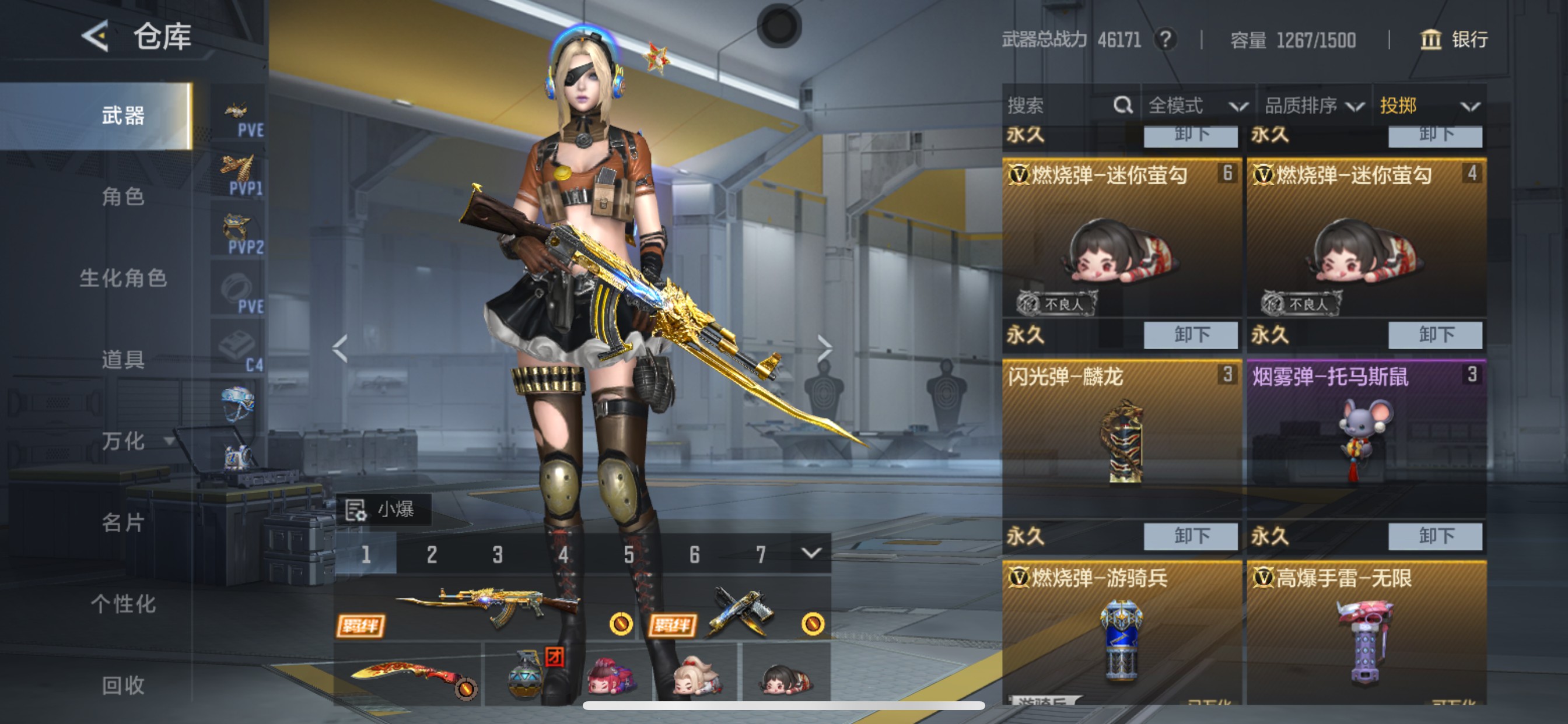Viewport: 1568px width, 724px height.
Task: Open the 生化角色 category
Action: tap(123, 278)
